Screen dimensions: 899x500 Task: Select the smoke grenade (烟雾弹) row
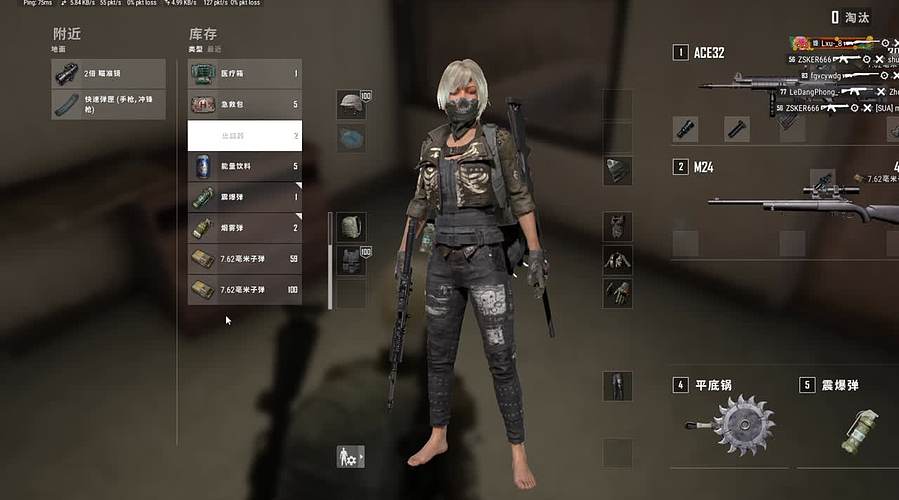point(245,228)
